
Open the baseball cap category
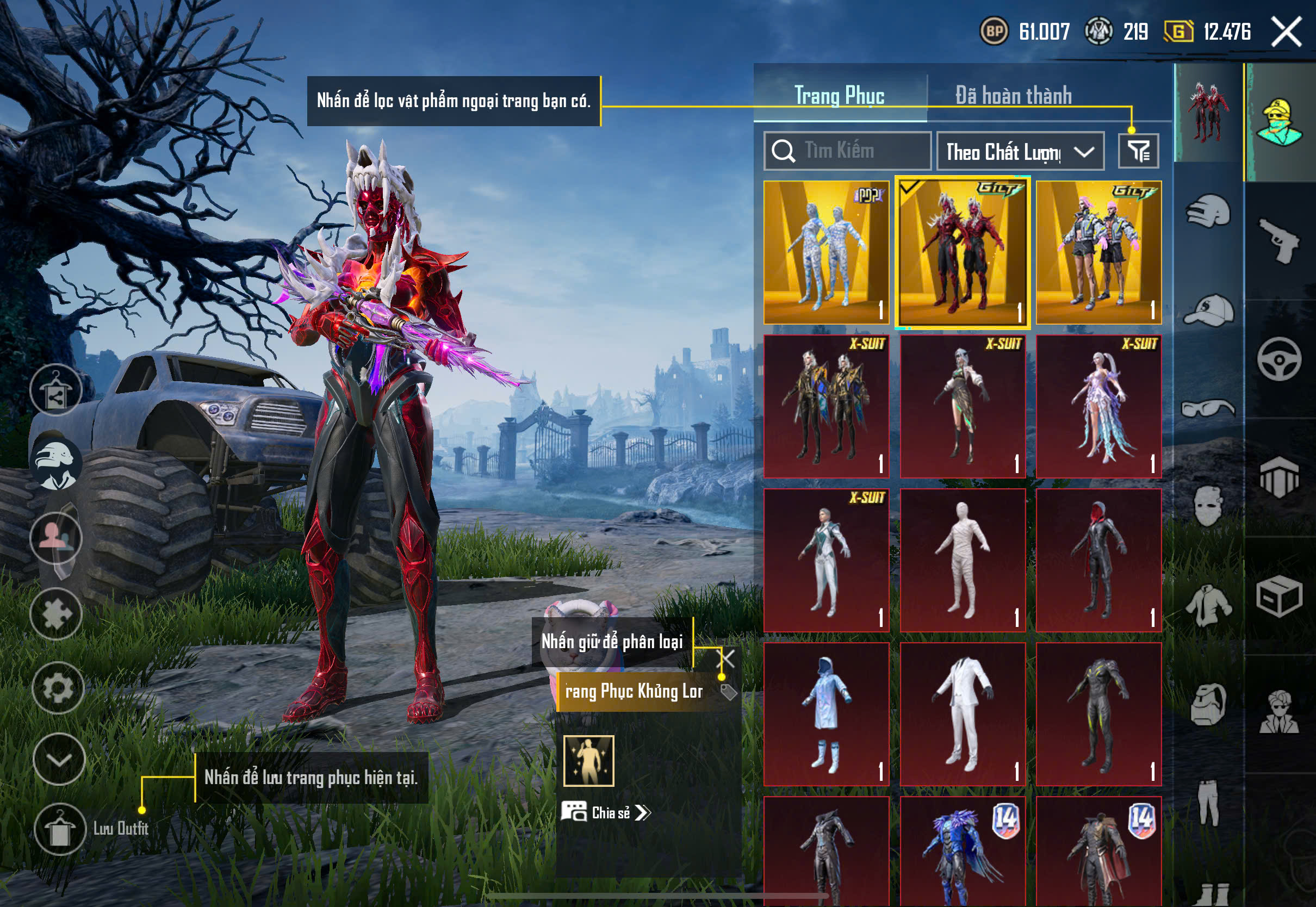tap(1208, 310)
